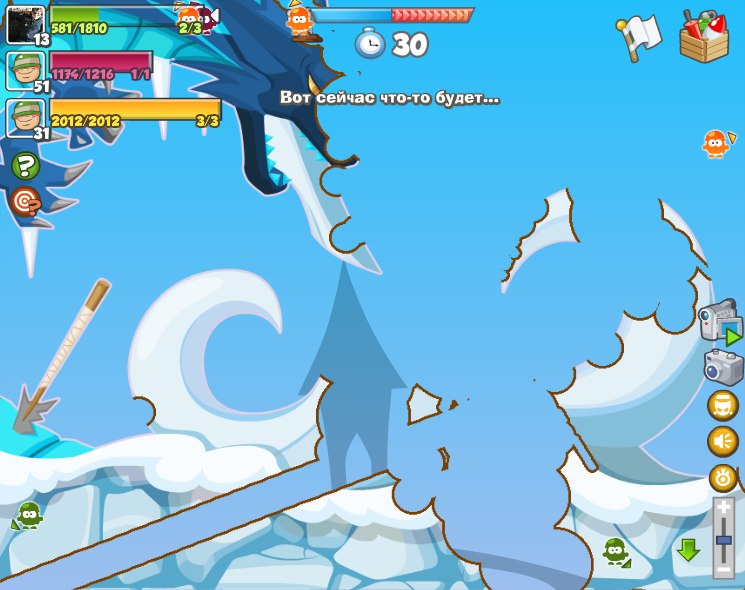Start video recording with the camcorder icon
Image resolution: width=745 pixels, height=590 pixels.
pyautogui.click(x=720, y=324)
